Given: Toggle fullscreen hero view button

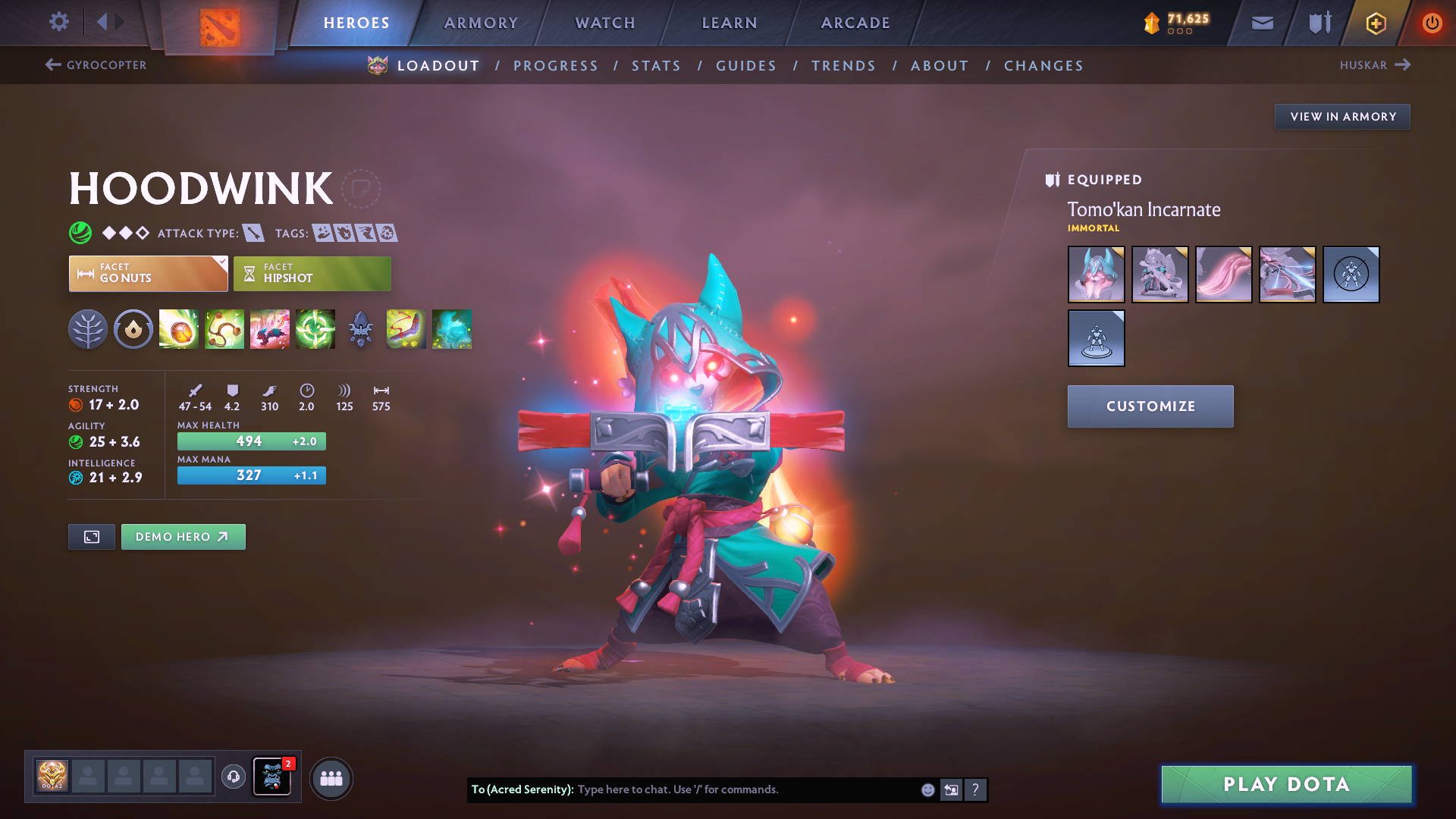Looking at the screenshot, I should 92,537.
